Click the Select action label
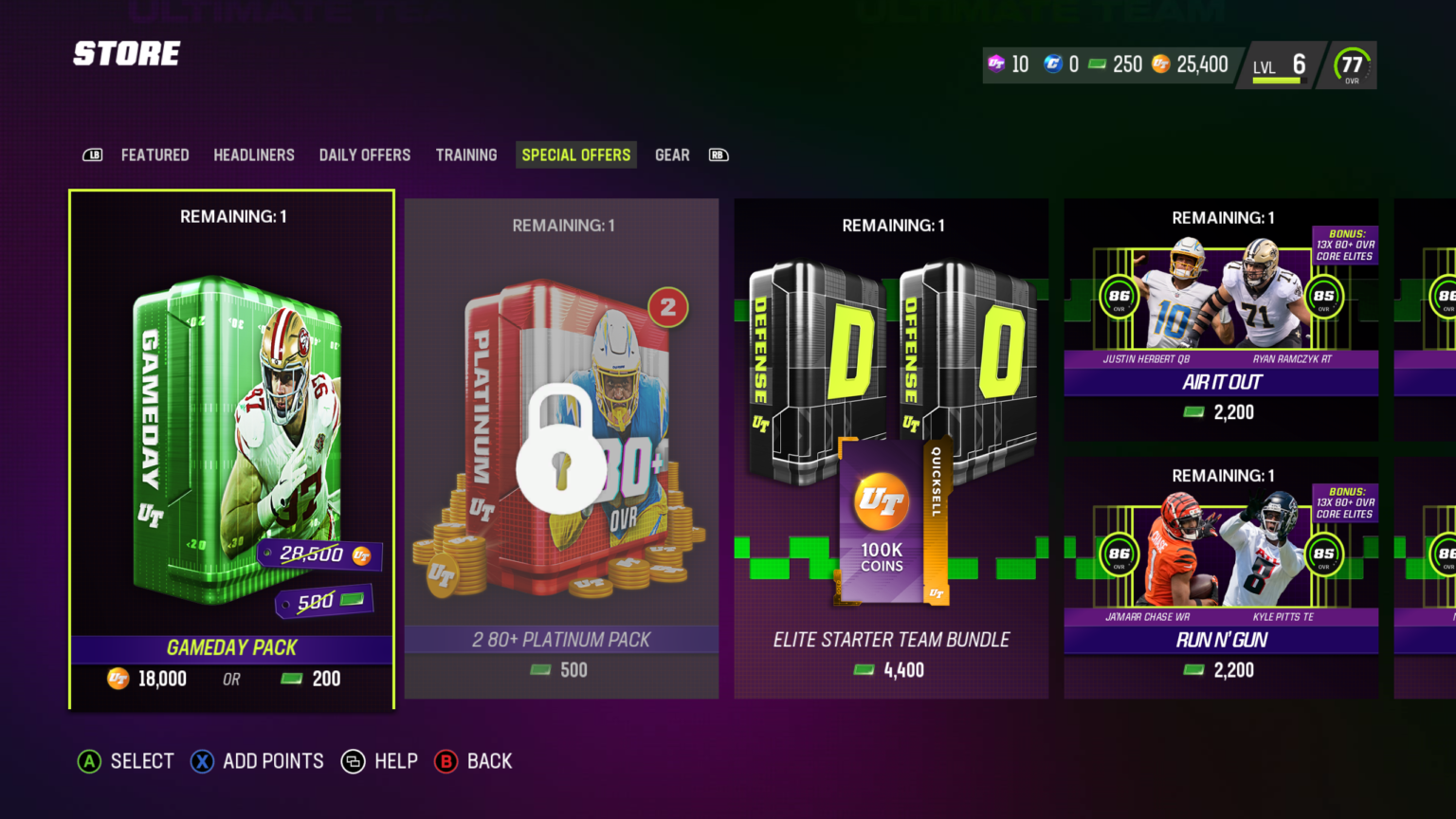1456x819 pixels. coord(141,761)
